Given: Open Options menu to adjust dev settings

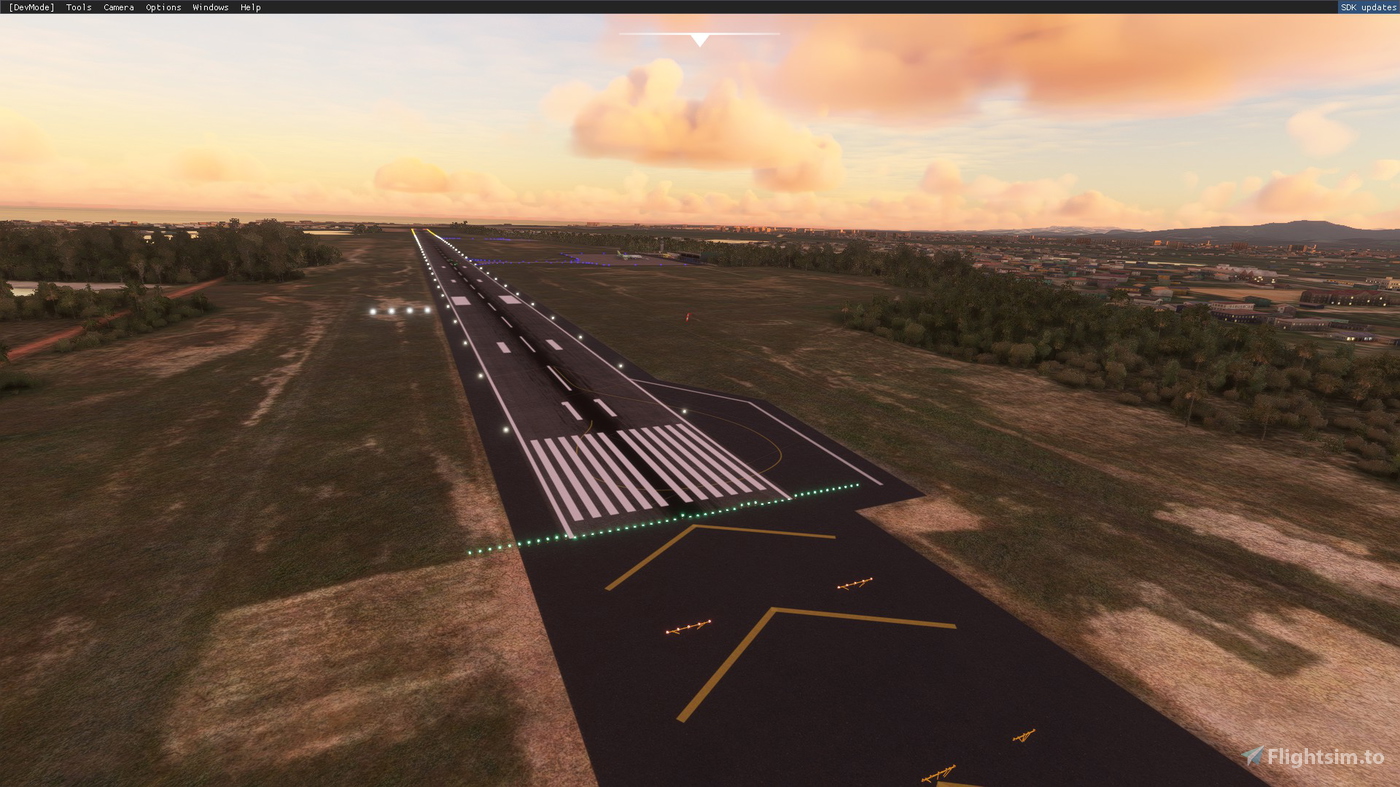Looking at the screenshot, I should point(162,7).
